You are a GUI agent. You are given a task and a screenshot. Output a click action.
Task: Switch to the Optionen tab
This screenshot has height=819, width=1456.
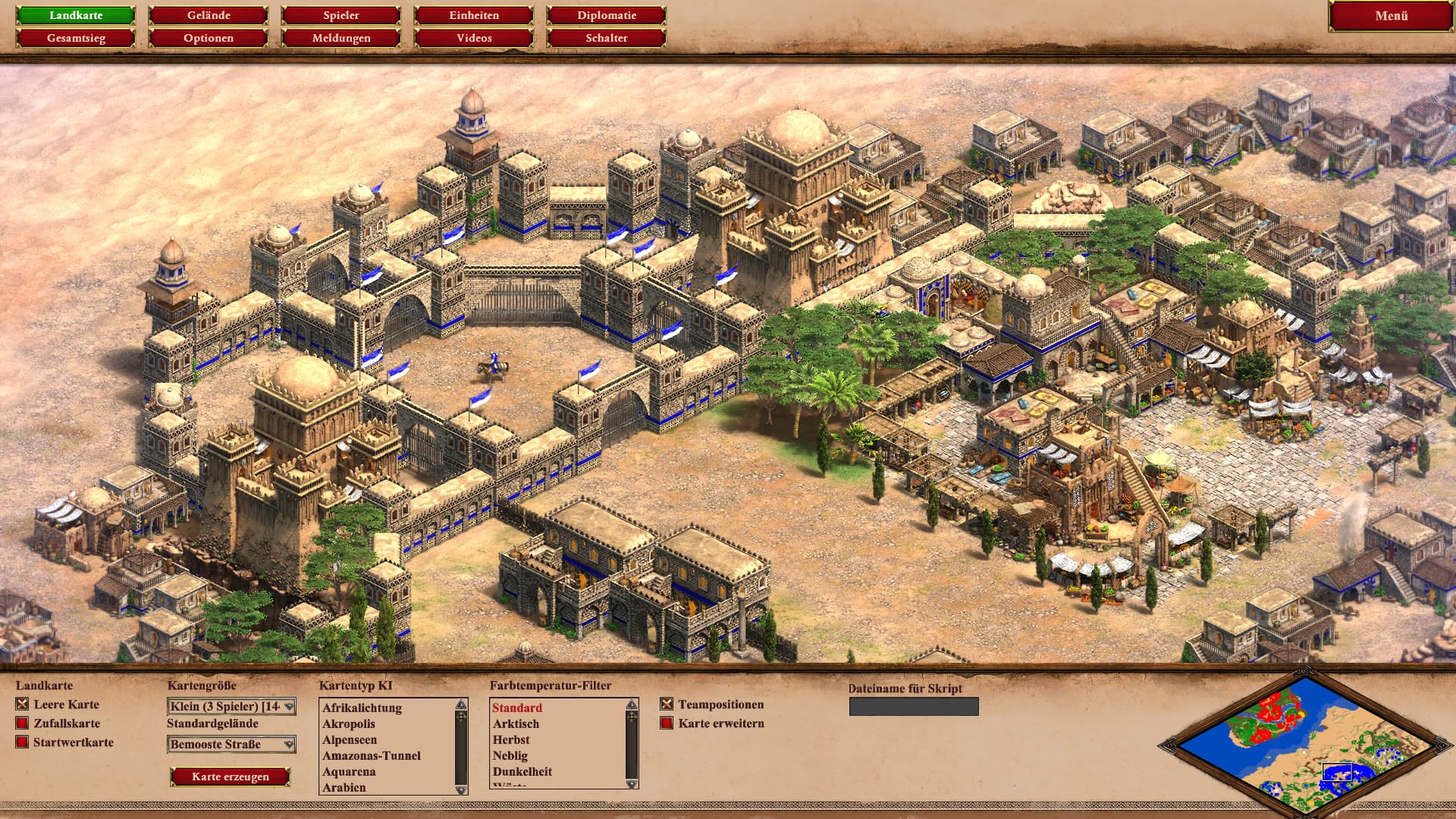pos(209,38)
